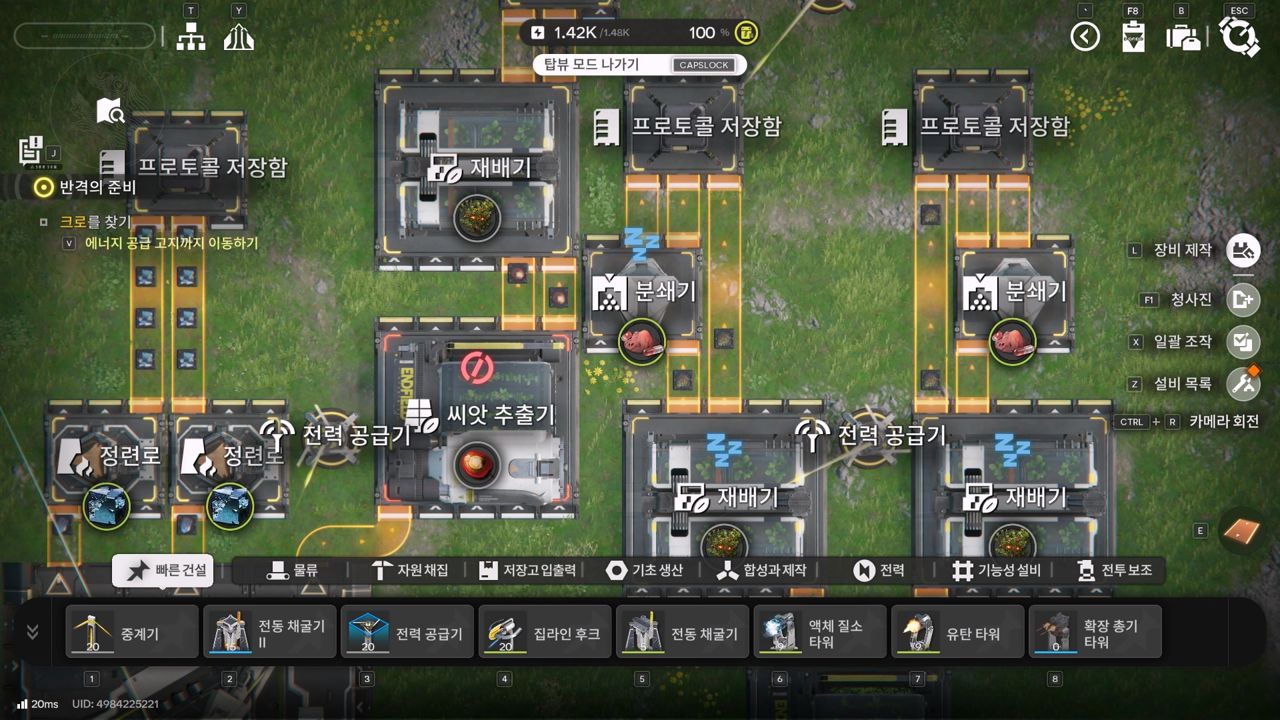Open the 자원채집 build category
1280x720 pixels.
[x=409, y=570]
